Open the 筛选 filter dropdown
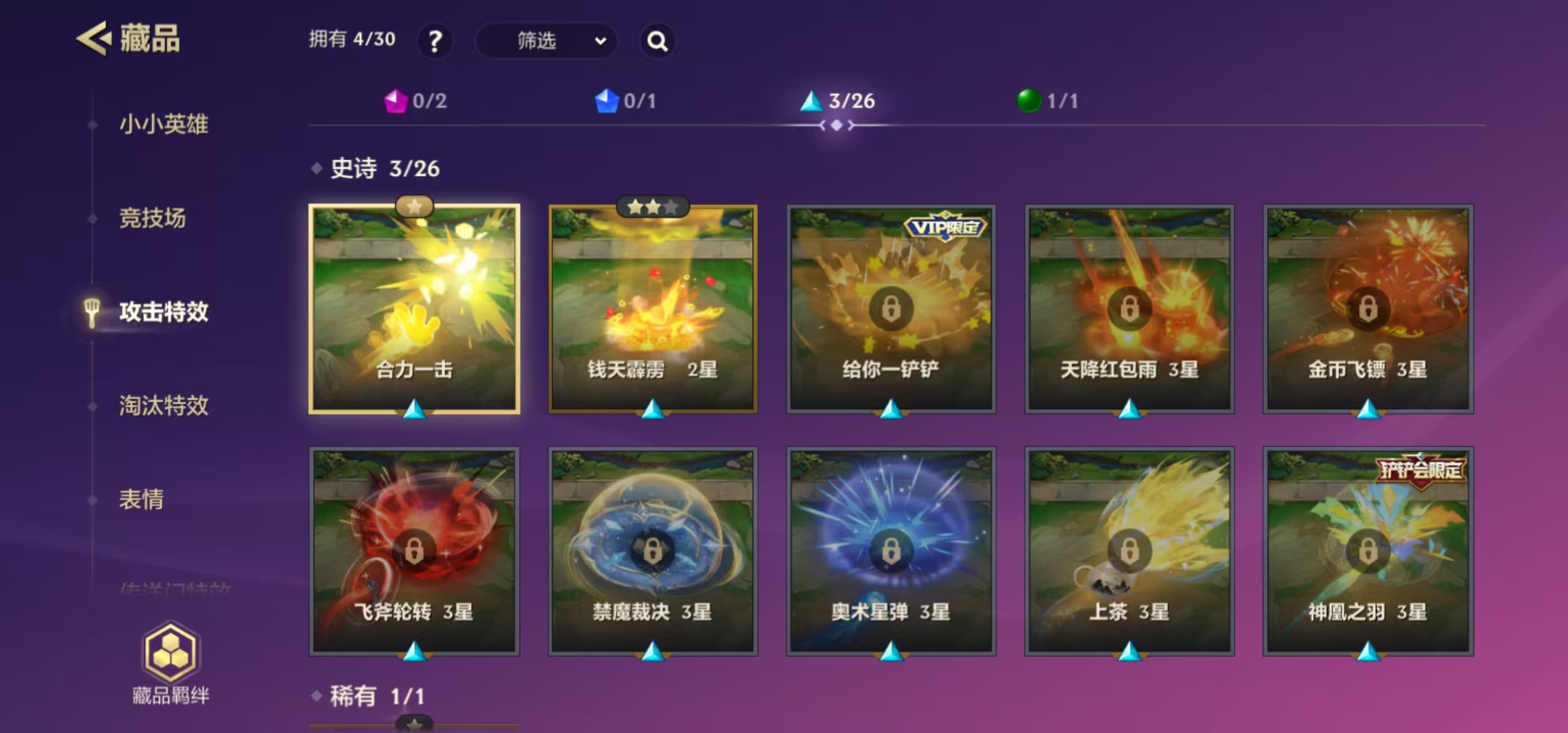This screenshot has height=733, width=1568. [547, 41]
